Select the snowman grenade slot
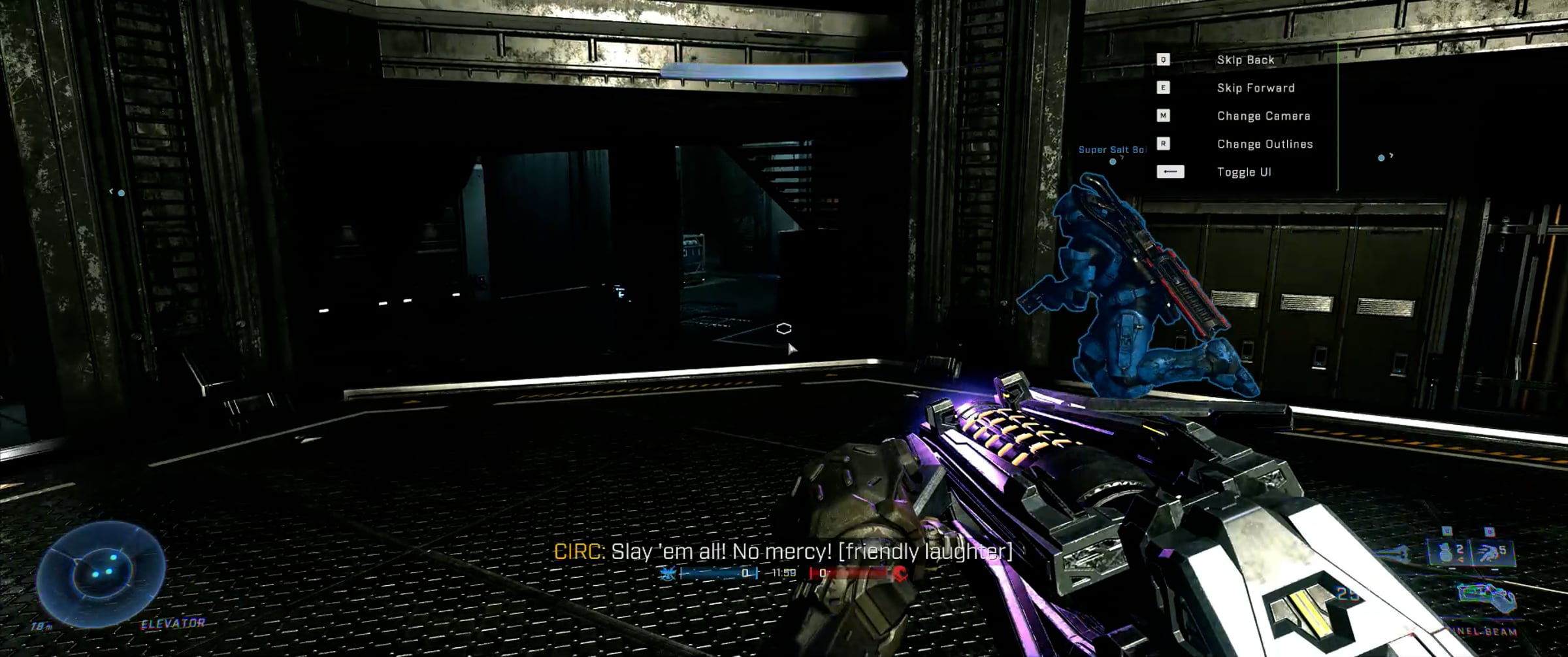Viewport: 1568px width, 657px height. pos(1448,552)
